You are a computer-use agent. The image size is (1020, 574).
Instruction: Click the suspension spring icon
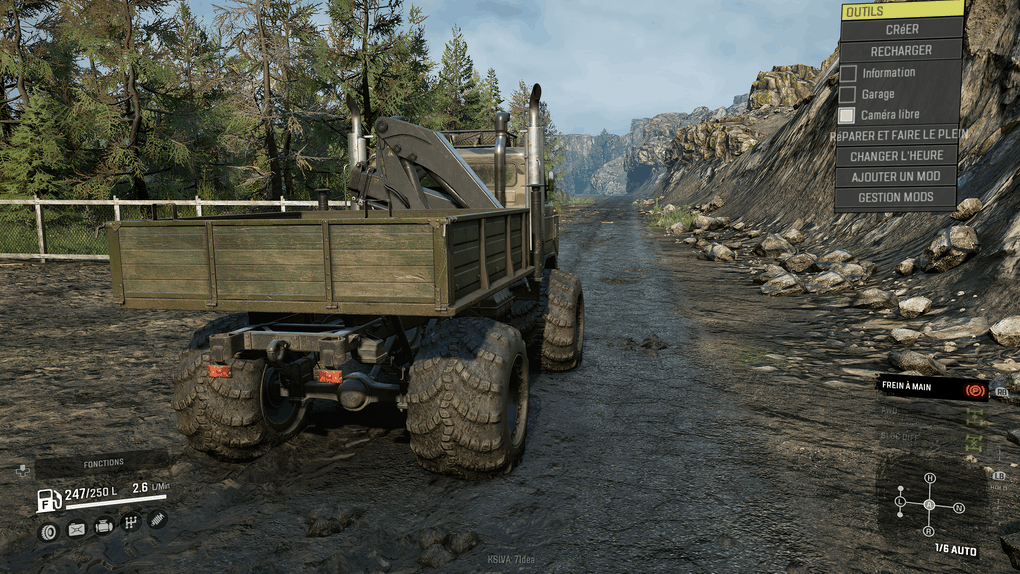tap(157, 519)
